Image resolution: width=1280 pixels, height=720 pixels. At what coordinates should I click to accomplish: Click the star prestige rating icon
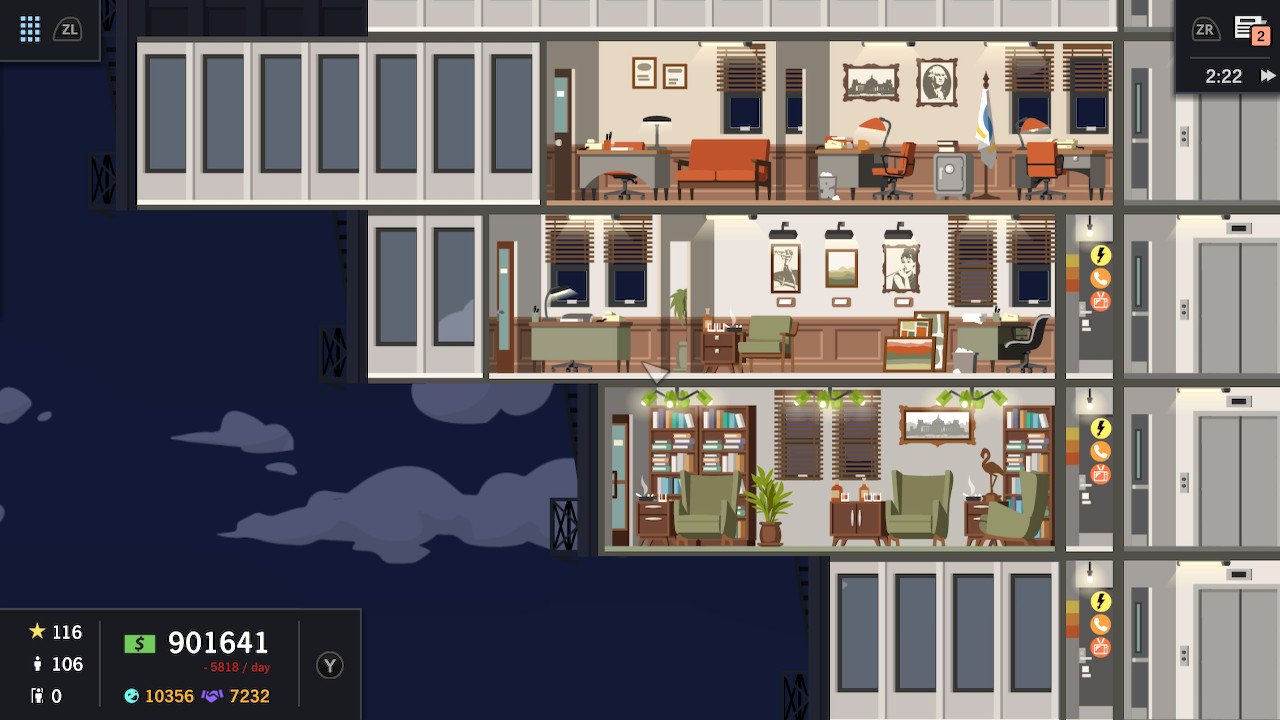(36, 632)
